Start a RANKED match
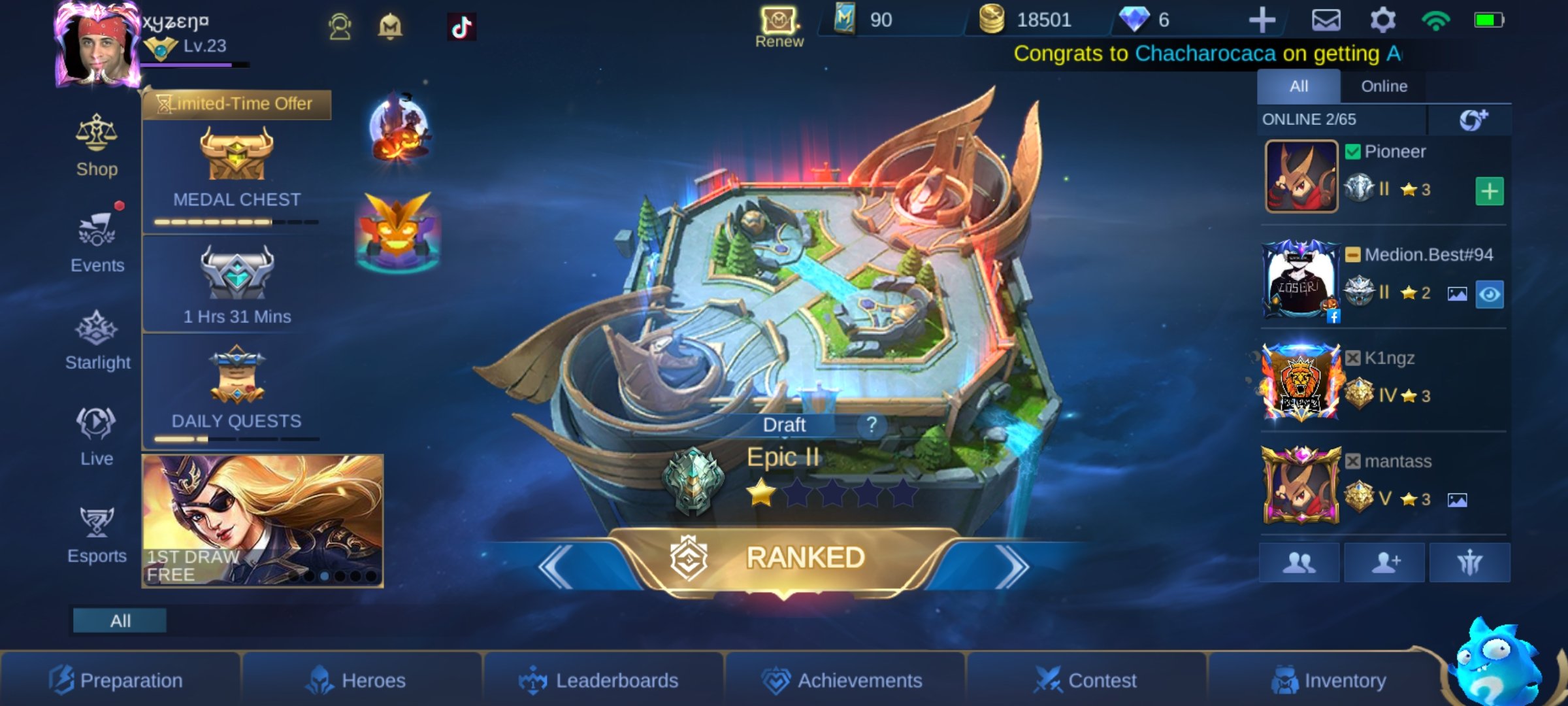Screen dimensions: 1568x706 (x=784, y=559)
